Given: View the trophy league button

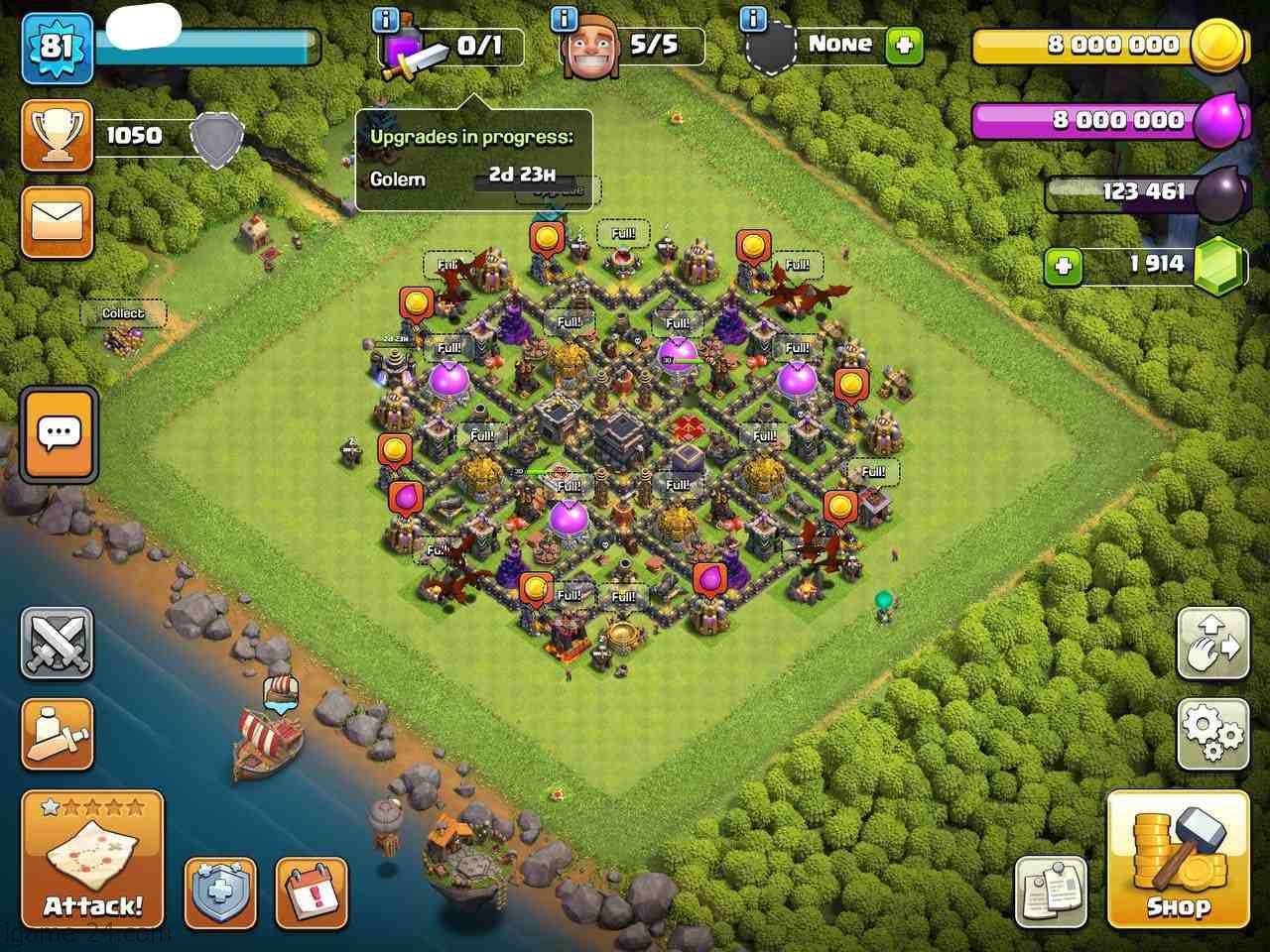Looking at the screenshot, I should point(58,135).
